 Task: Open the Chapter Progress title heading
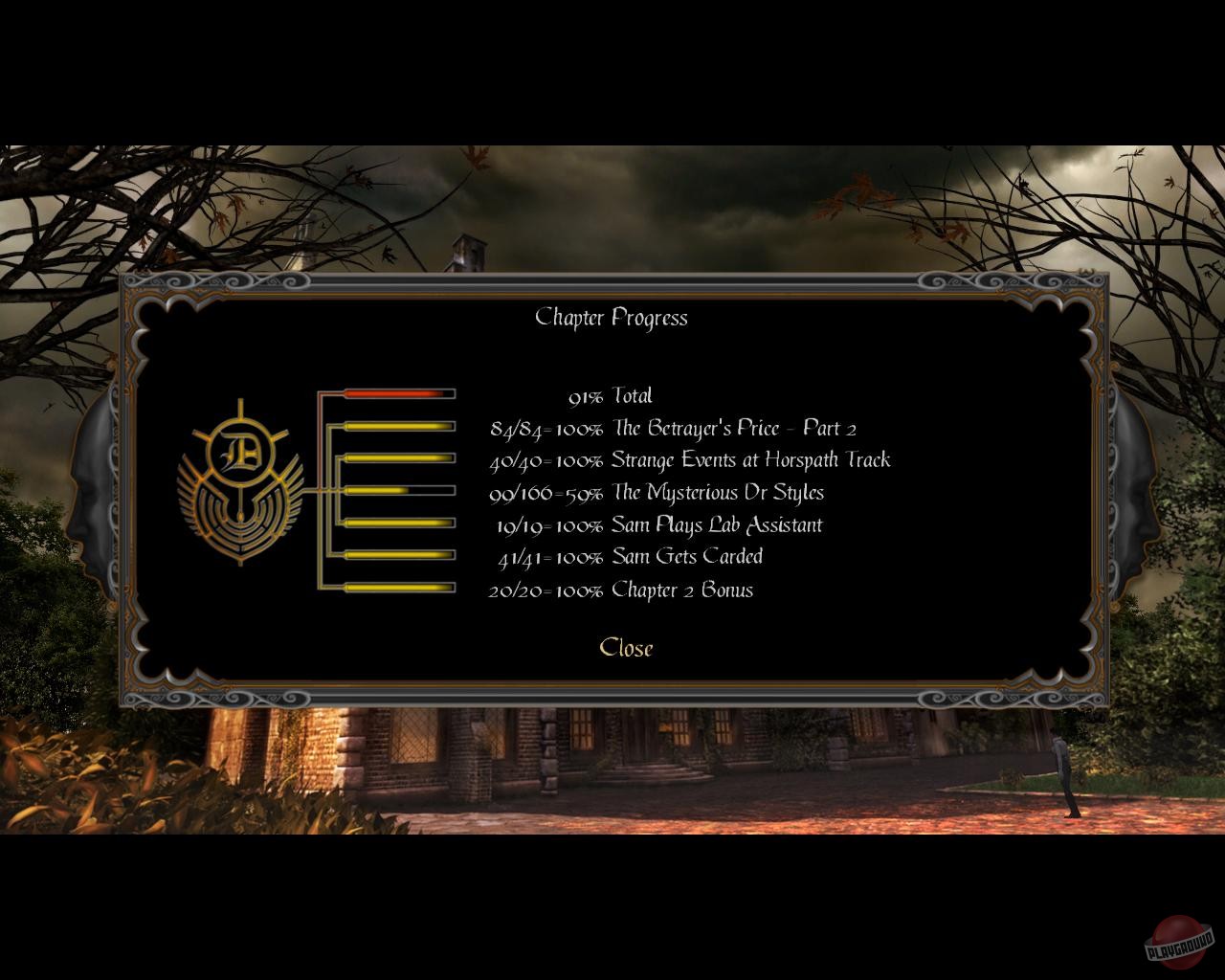[612, 318]
